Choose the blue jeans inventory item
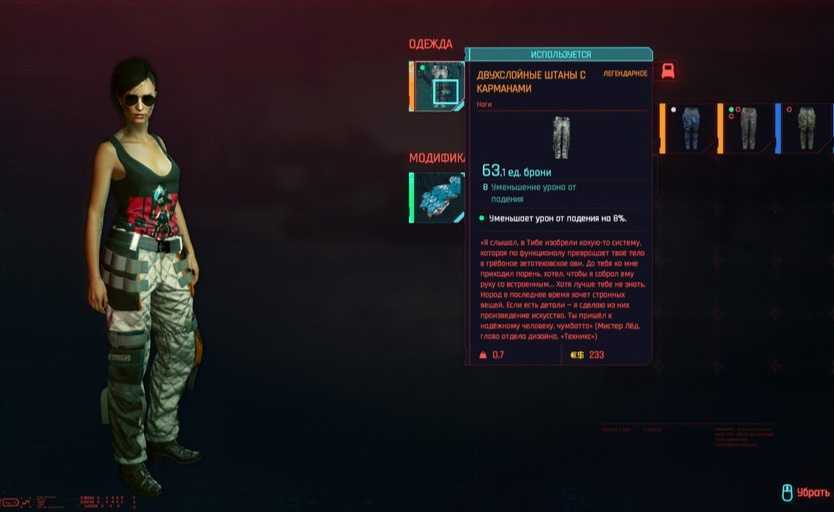The image size is (834, 512). tap(689, 128)
